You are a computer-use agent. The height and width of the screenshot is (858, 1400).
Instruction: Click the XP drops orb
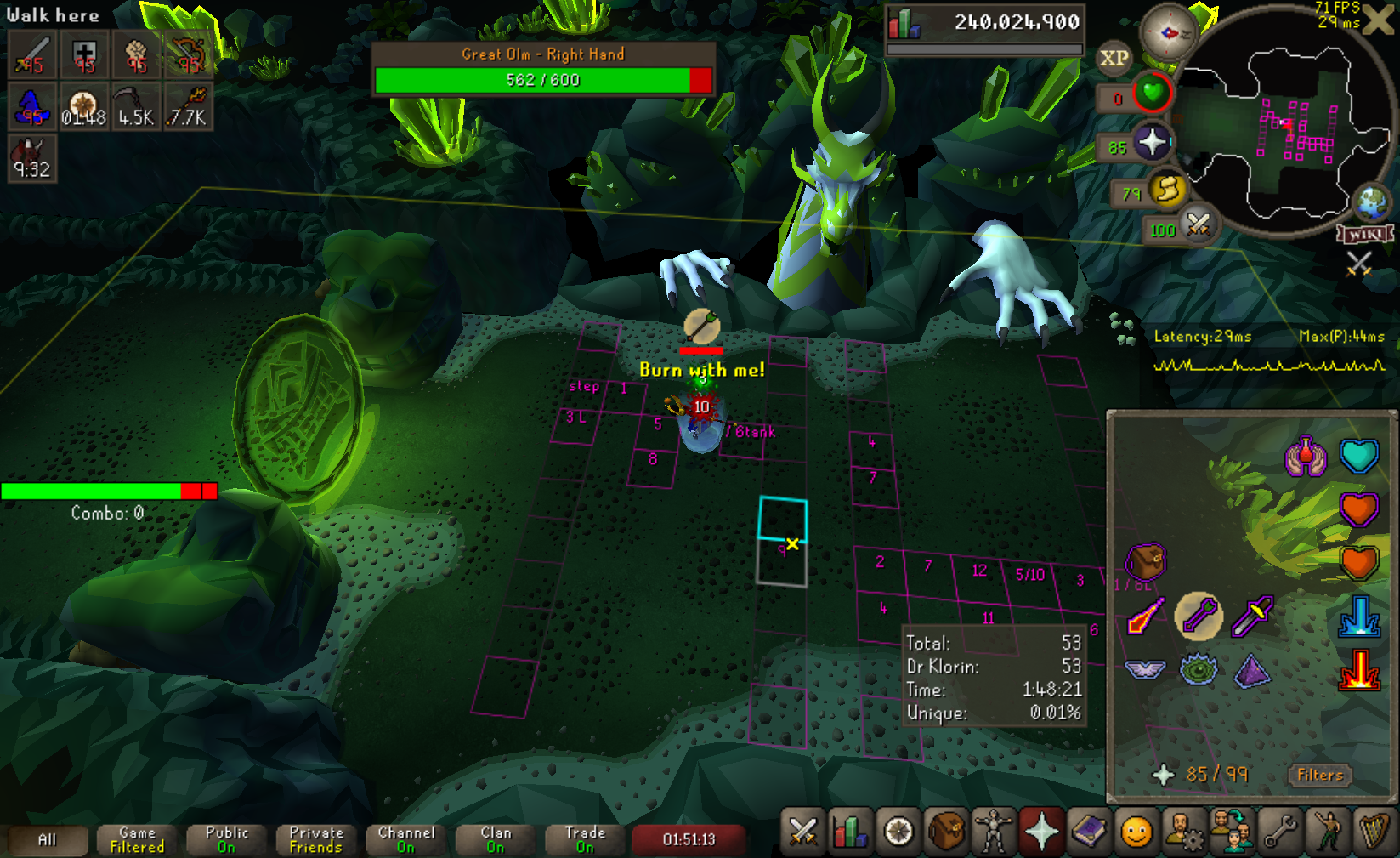coord(1114,58)
